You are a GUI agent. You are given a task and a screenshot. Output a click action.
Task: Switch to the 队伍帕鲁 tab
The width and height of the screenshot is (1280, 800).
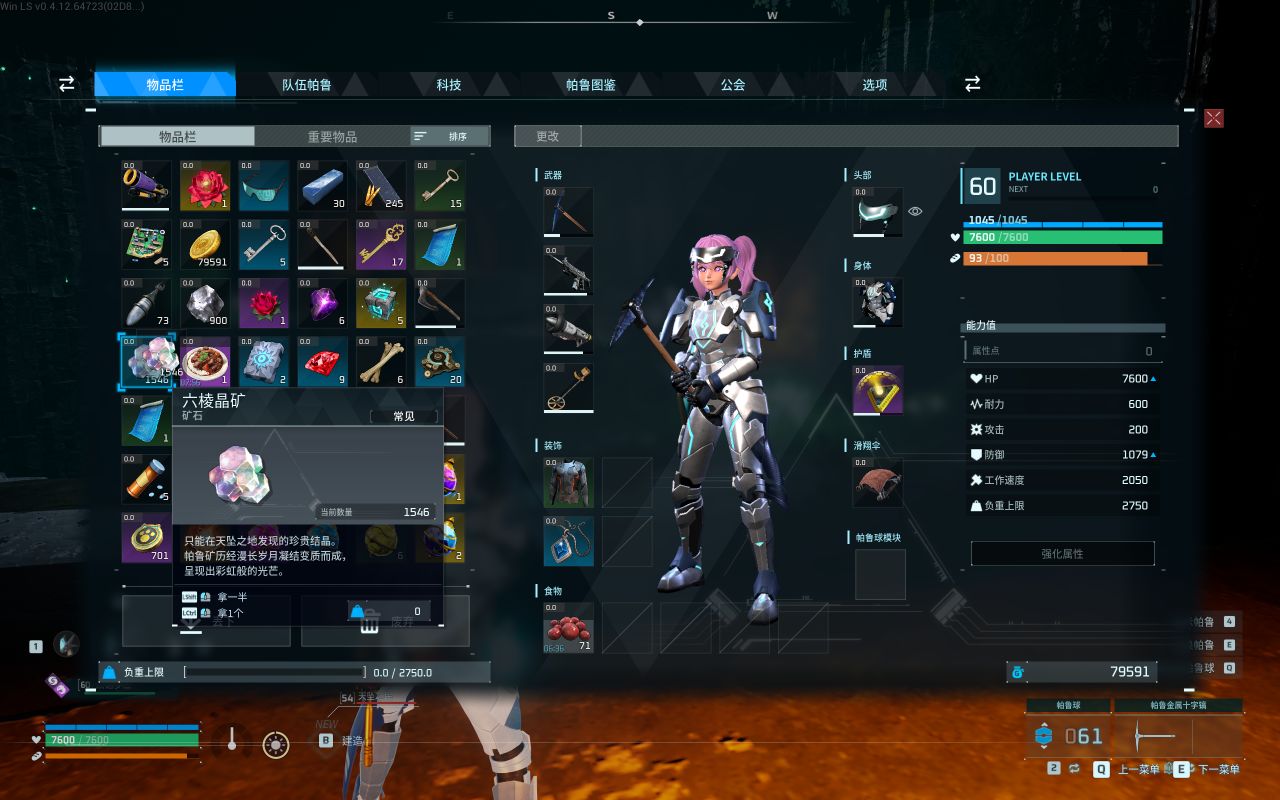(x=307, y=85)
